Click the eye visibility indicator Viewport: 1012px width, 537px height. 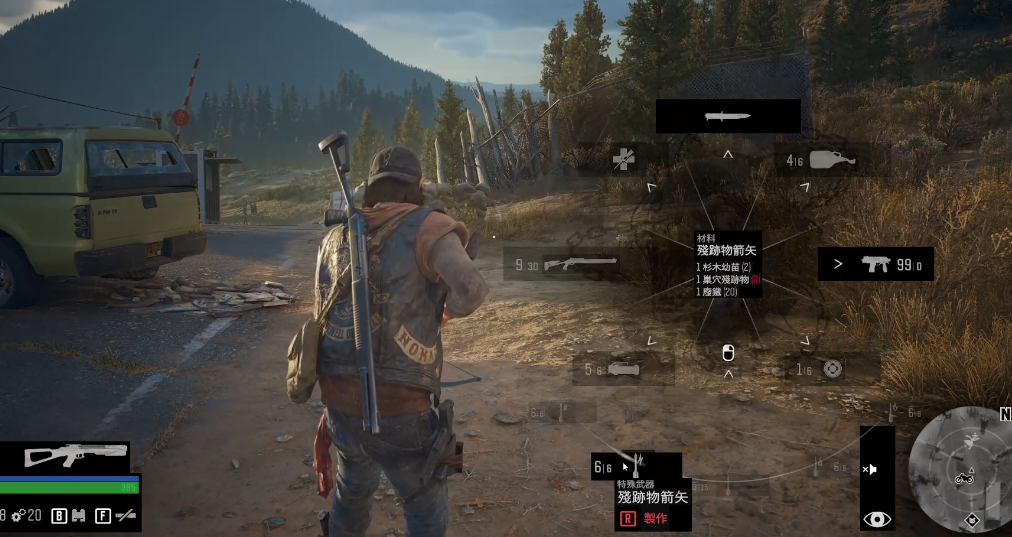[x=877, y=518]
